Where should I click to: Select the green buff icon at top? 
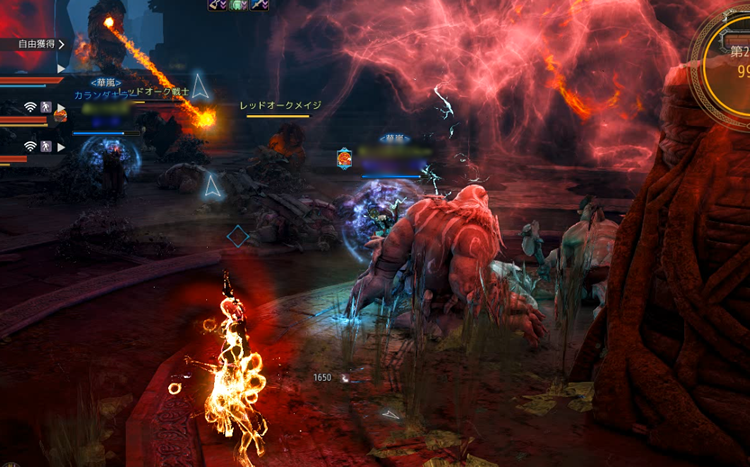click(238, 5)
